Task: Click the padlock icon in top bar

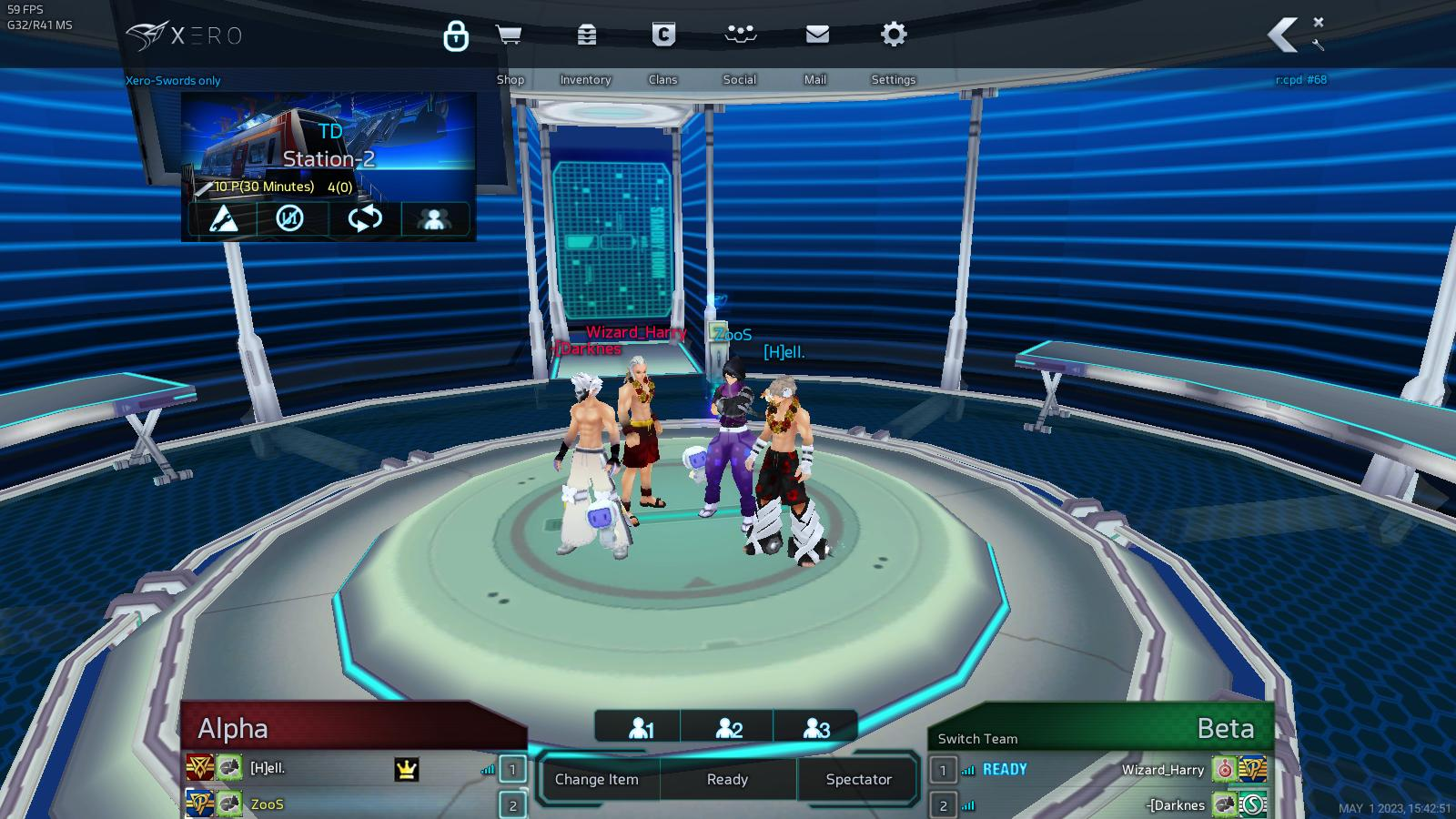Action: [456, 36]
